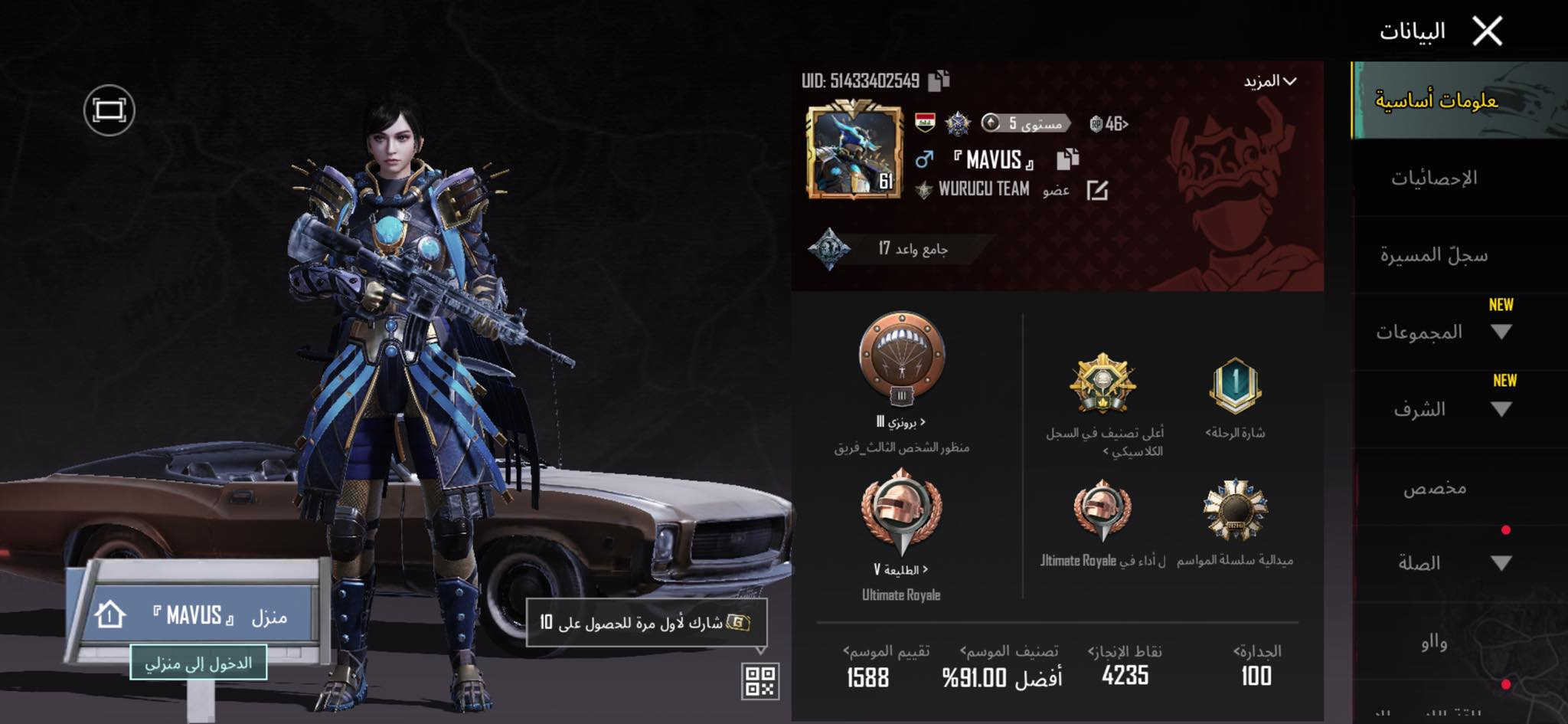1568x724 pixels.
Task: Copy the MAVUS player name
Action: point(1067,159)
